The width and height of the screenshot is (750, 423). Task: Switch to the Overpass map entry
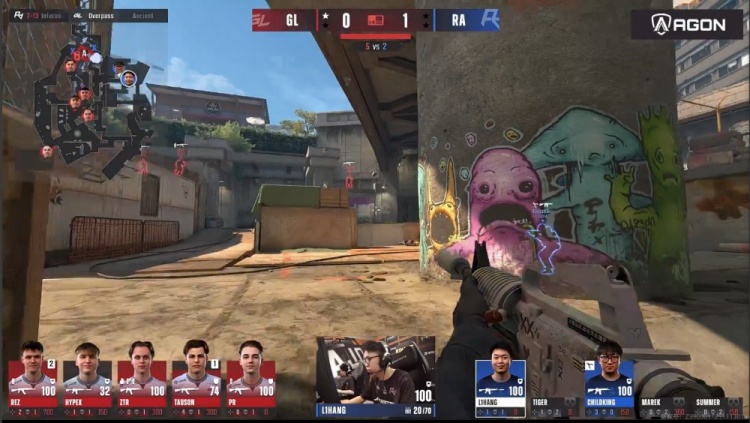(99, 16)
